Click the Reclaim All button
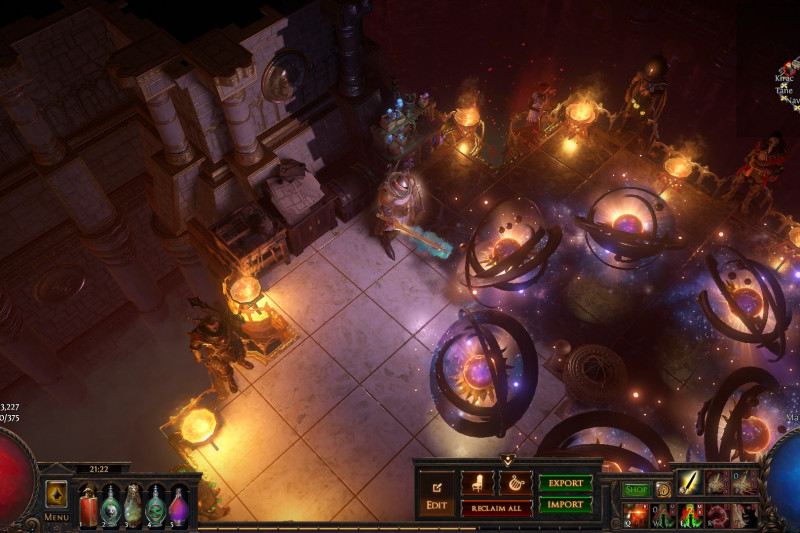This screenshot has height=533, width=800. pyautogui.click(x=497, y=507)
